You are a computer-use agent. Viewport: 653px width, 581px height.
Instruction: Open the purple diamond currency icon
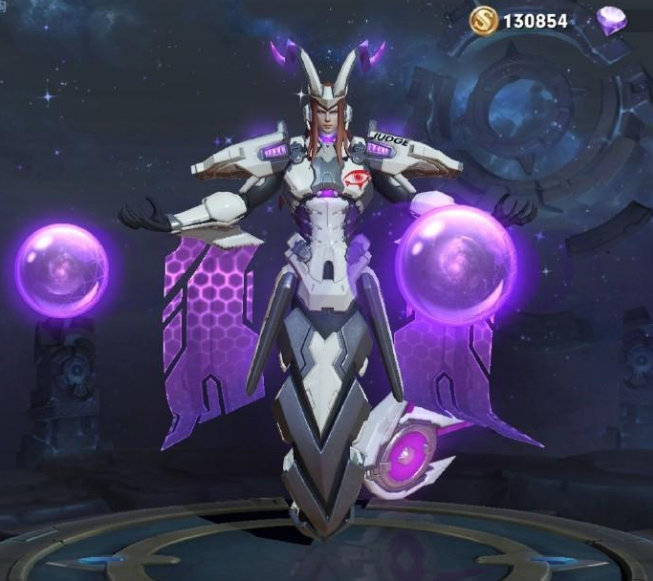click(x=612, y=19)
